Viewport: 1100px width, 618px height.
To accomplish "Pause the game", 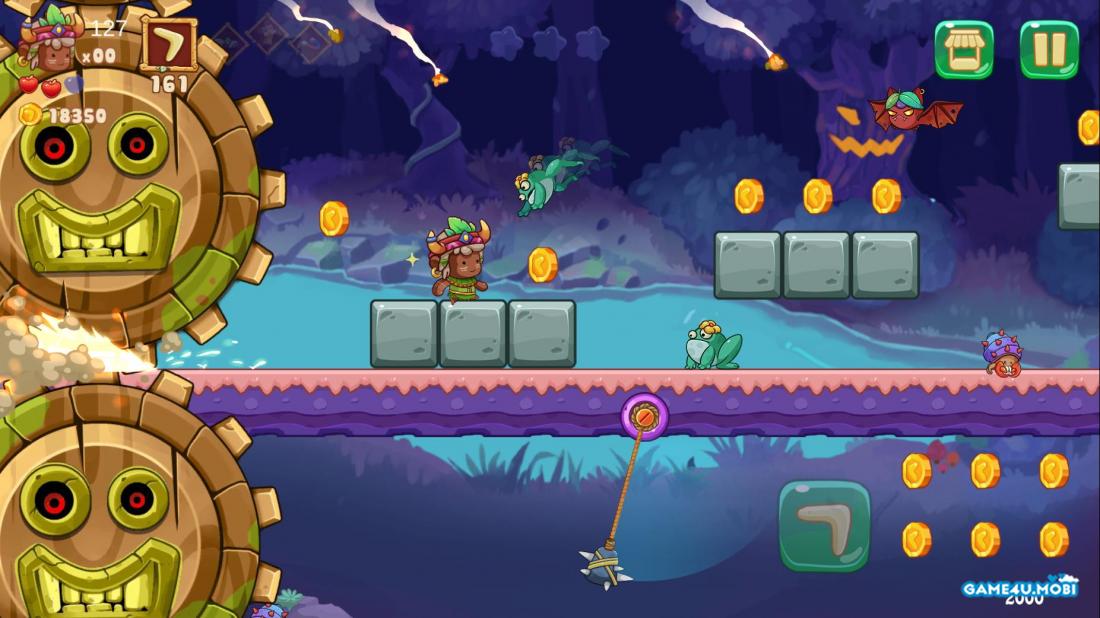I will coord(1049,49).
